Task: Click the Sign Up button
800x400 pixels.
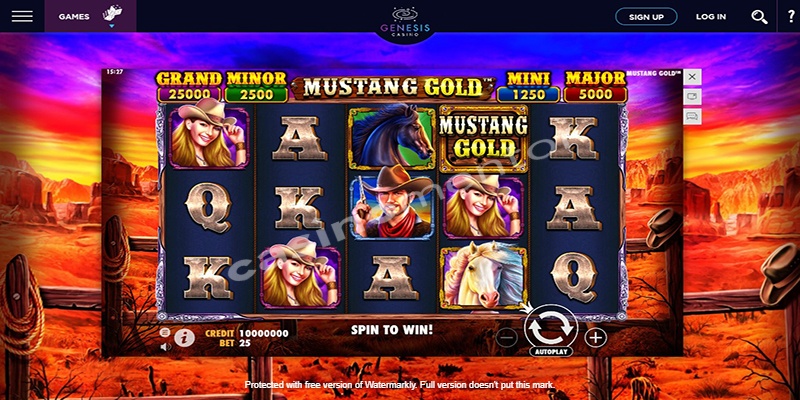Action: pyautogui.click(x=646, y=17)
